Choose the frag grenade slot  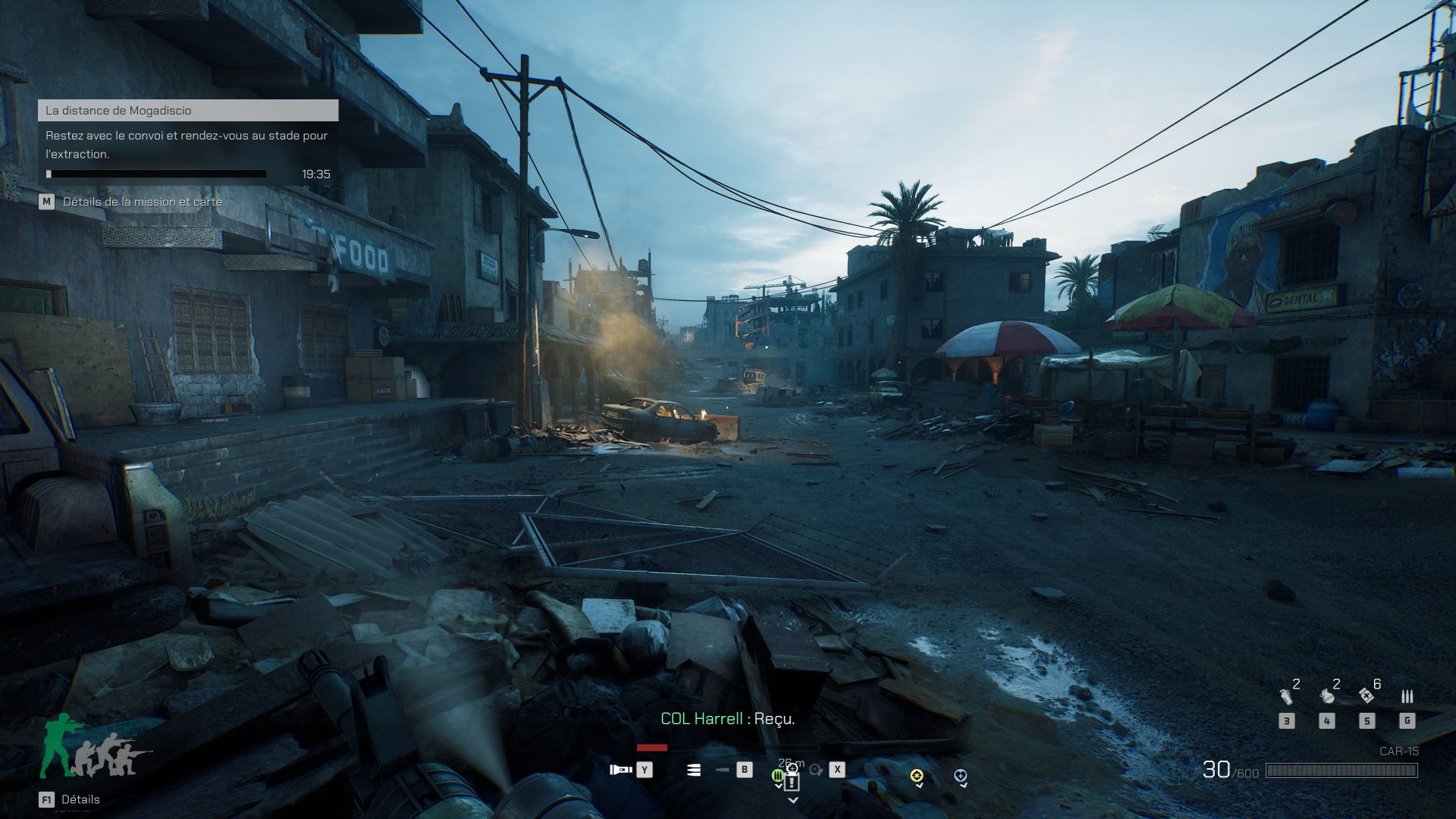click(x=1327, y=695)
